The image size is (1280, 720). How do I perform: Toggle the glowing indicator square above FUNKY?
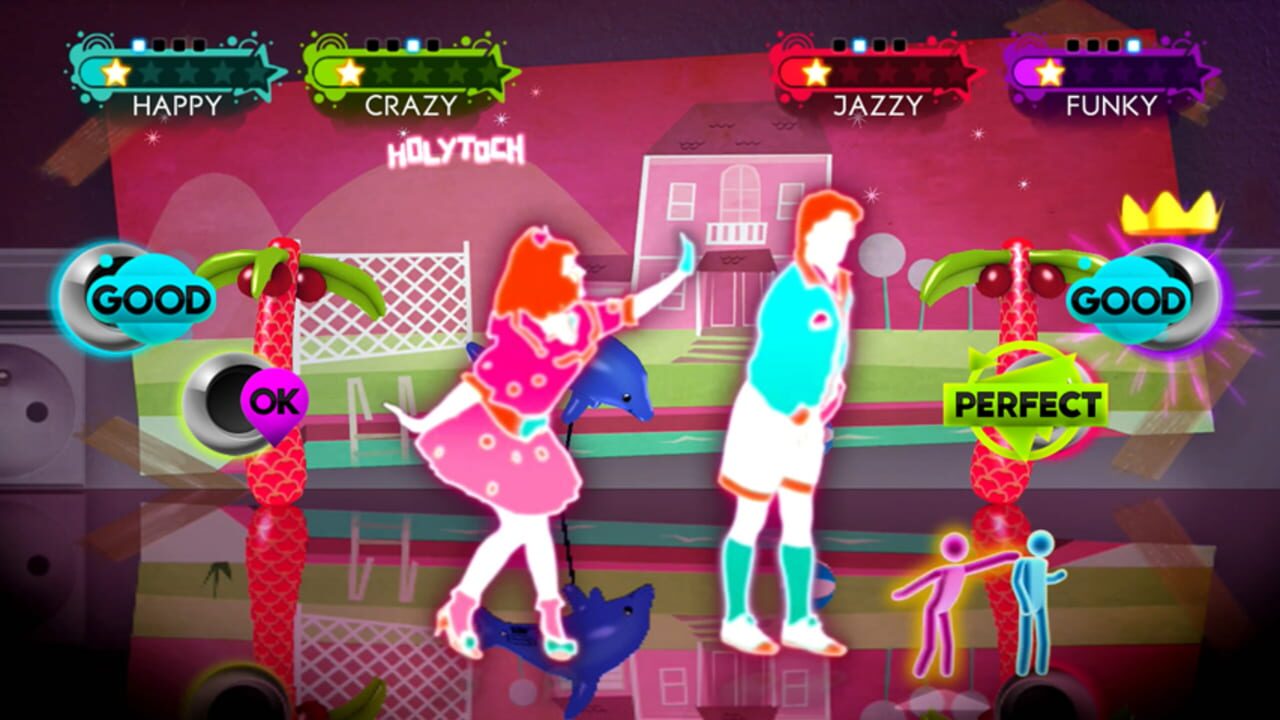click(1132, 45)
